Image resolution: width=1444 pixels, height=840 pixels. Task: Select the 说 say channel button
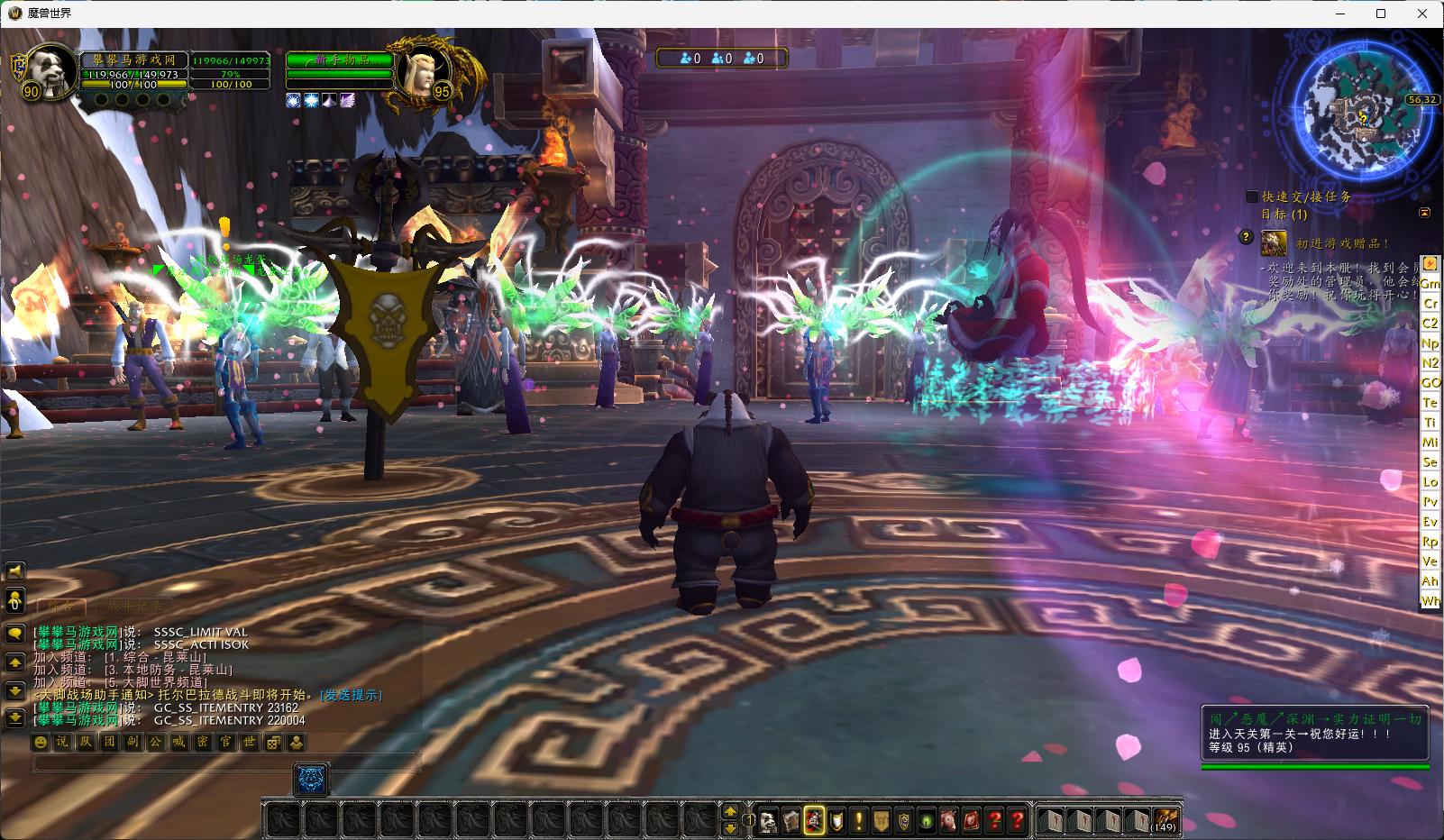(62, 742)
